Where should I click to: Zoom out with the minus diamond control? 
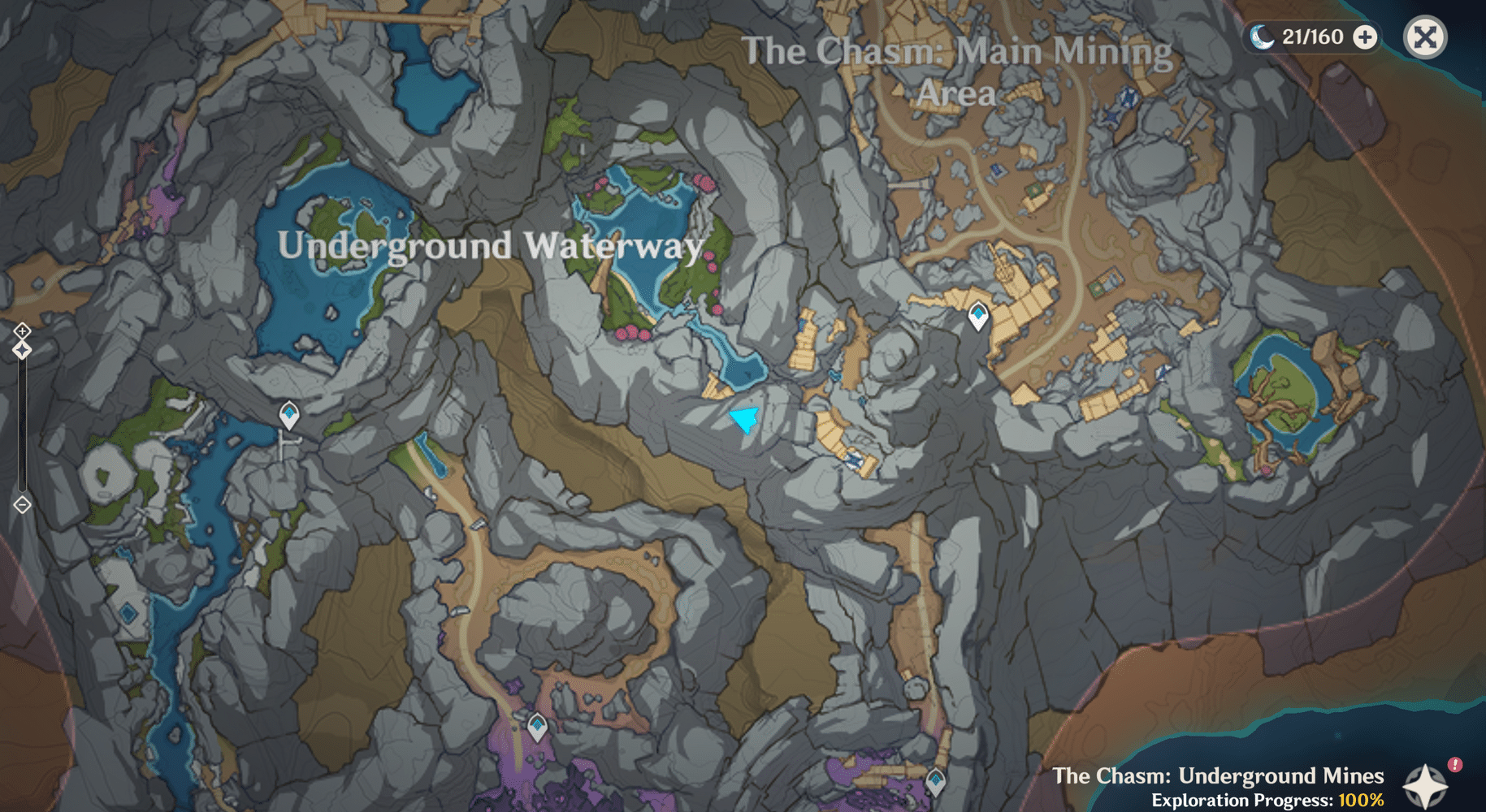(21, 505)
